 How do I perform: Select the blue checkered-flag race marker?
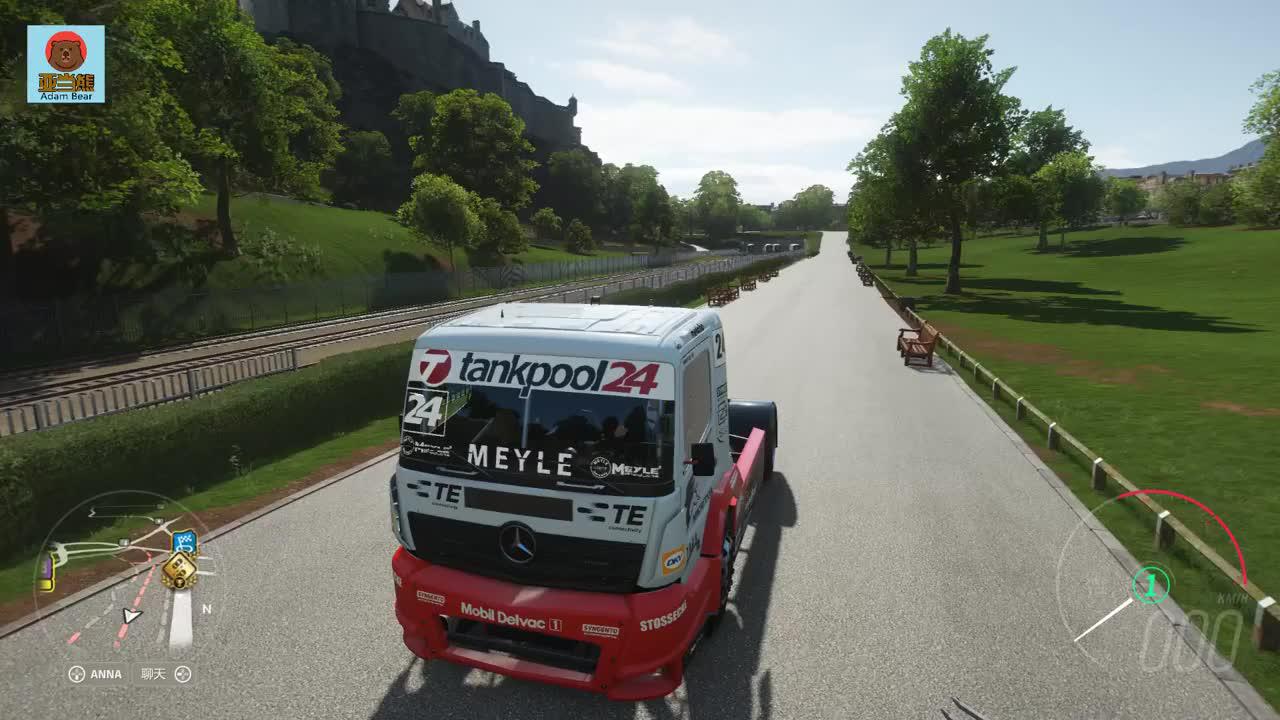(184, 541)
